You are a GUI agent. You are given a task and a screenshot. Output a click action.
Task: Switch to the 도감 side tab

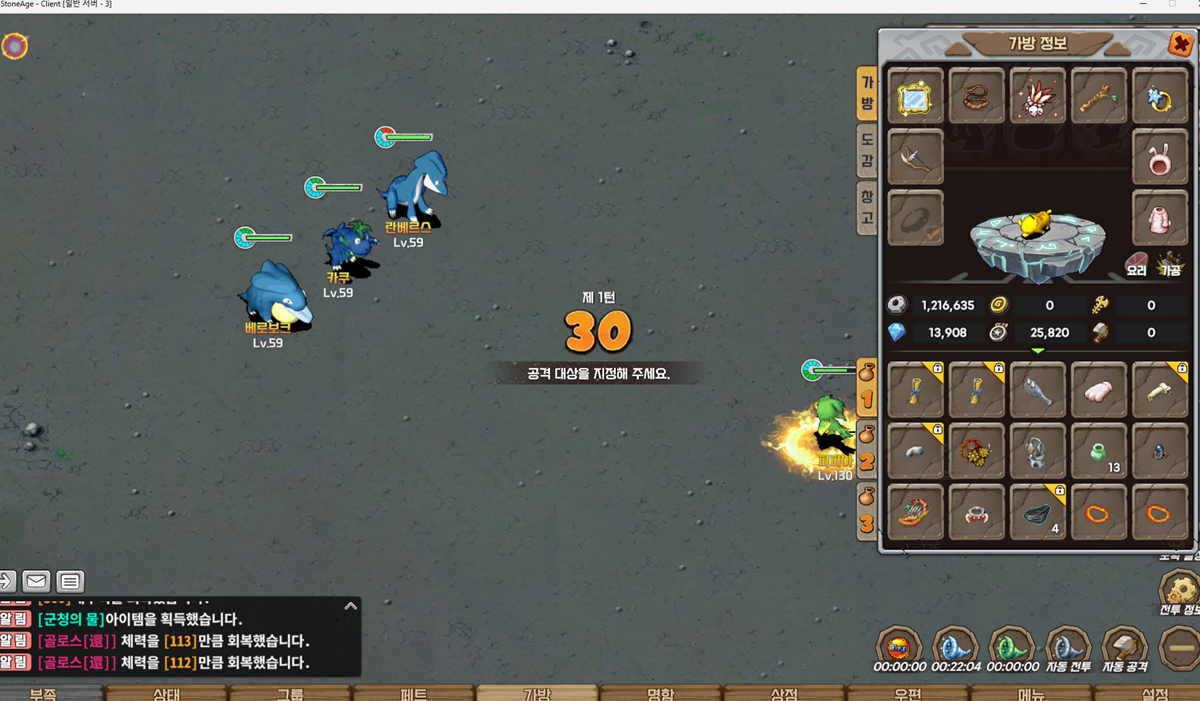(866, 151)
